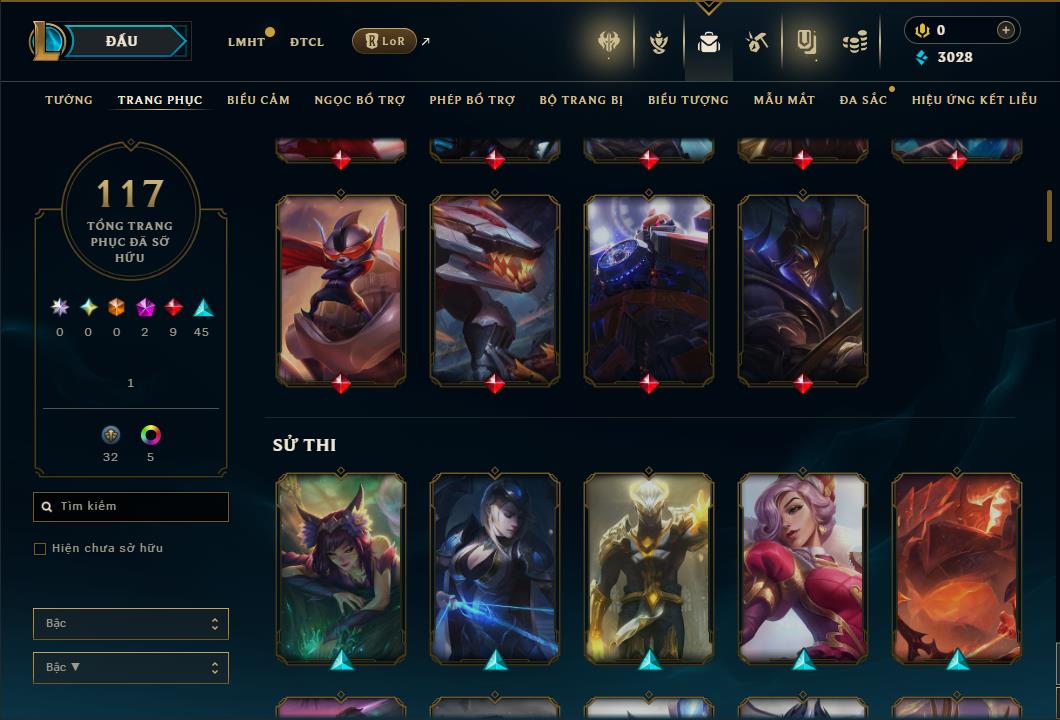
Task: Click the ĐẤU play button
Action: point(121,41)
